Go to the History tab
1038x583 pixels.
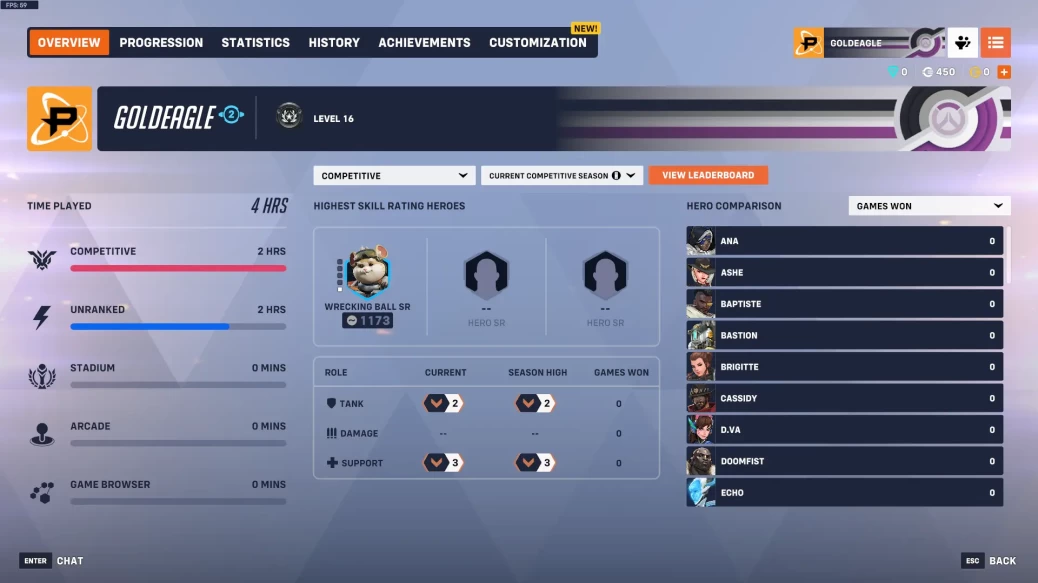click(x=334, y=42)
